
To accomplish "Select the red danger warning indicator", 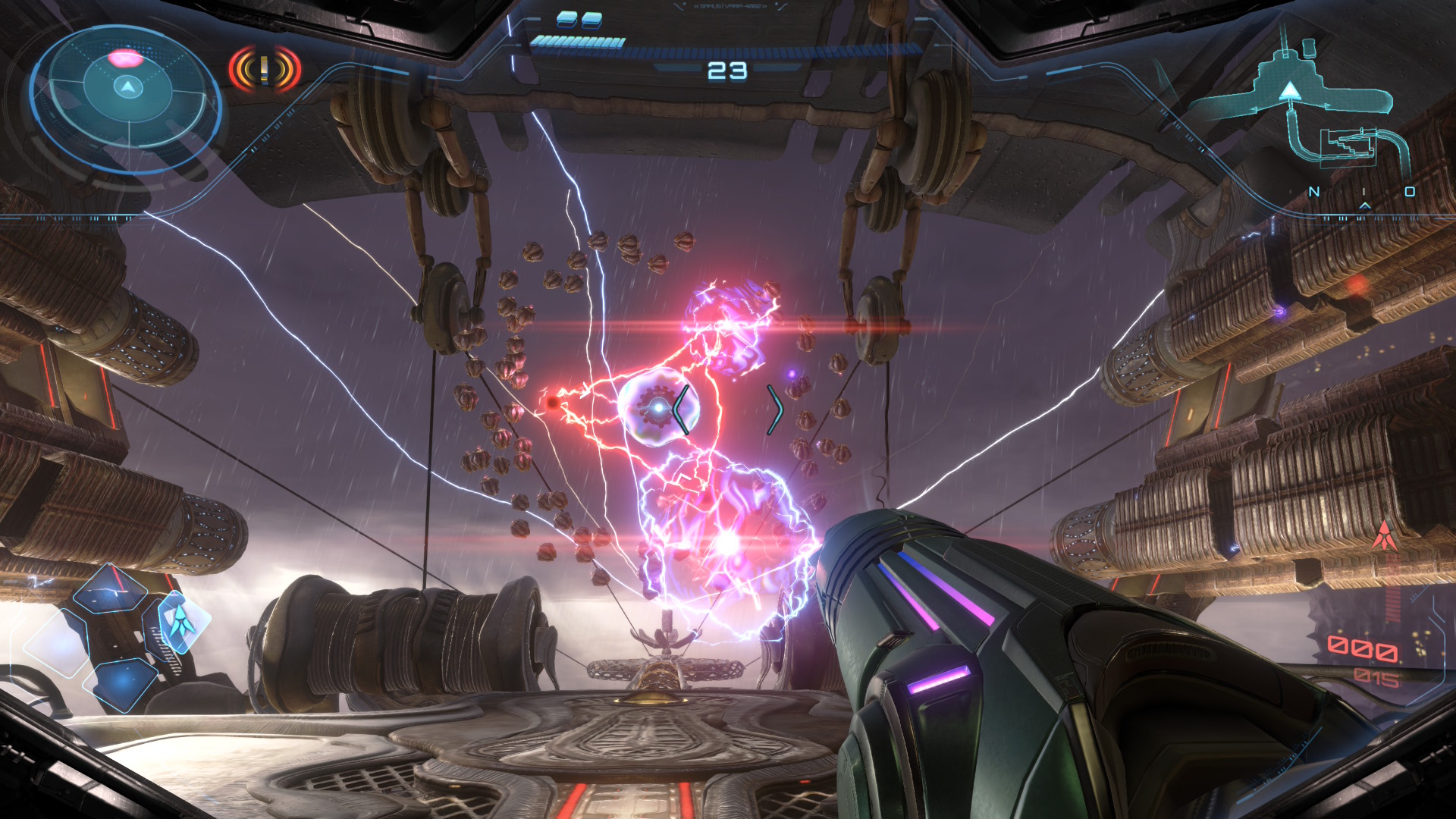I will (265, 70).
